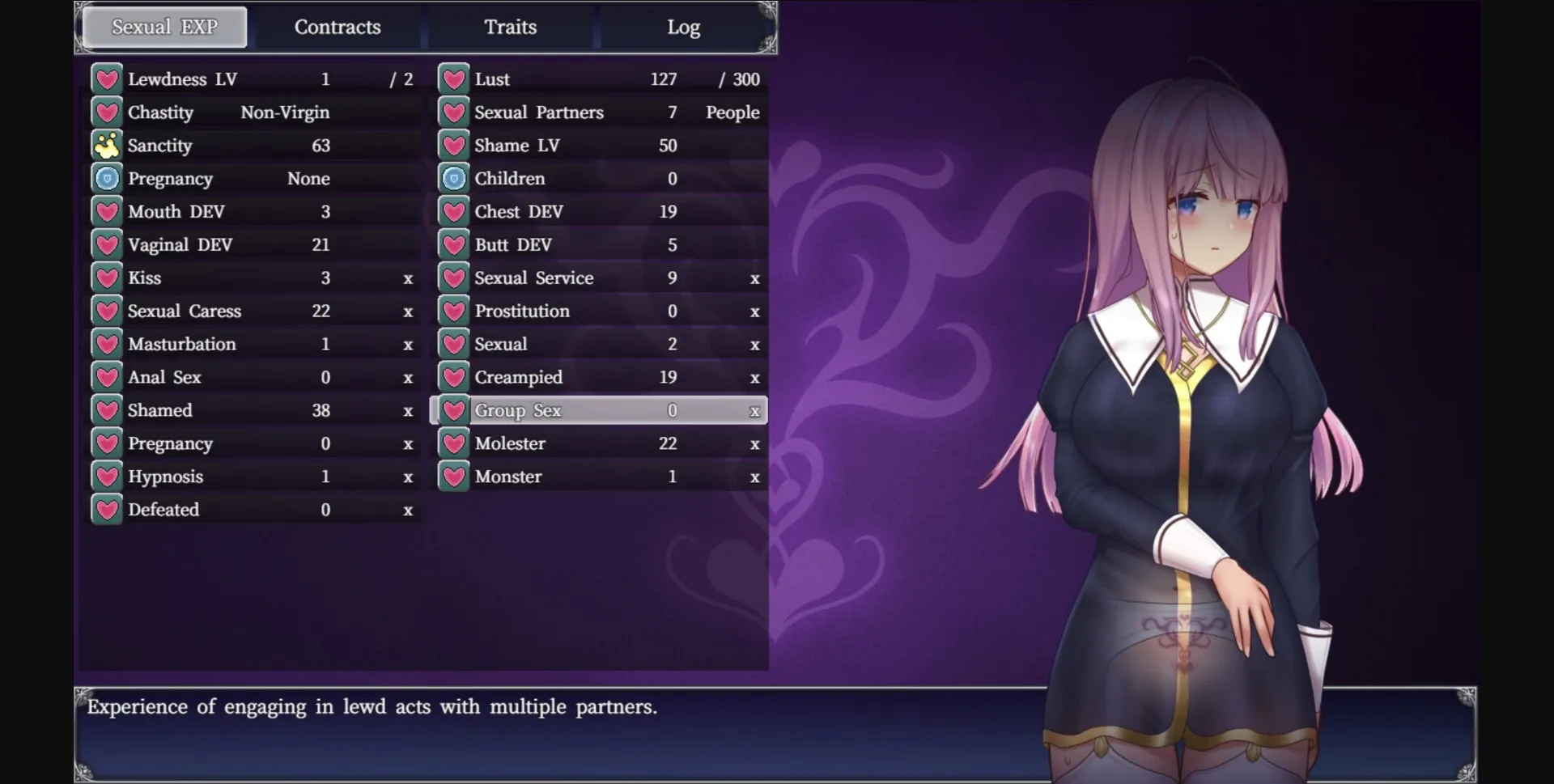Select the Sanctity icon
Viewport: 1554px width, 784px height.
pos(106,146)
